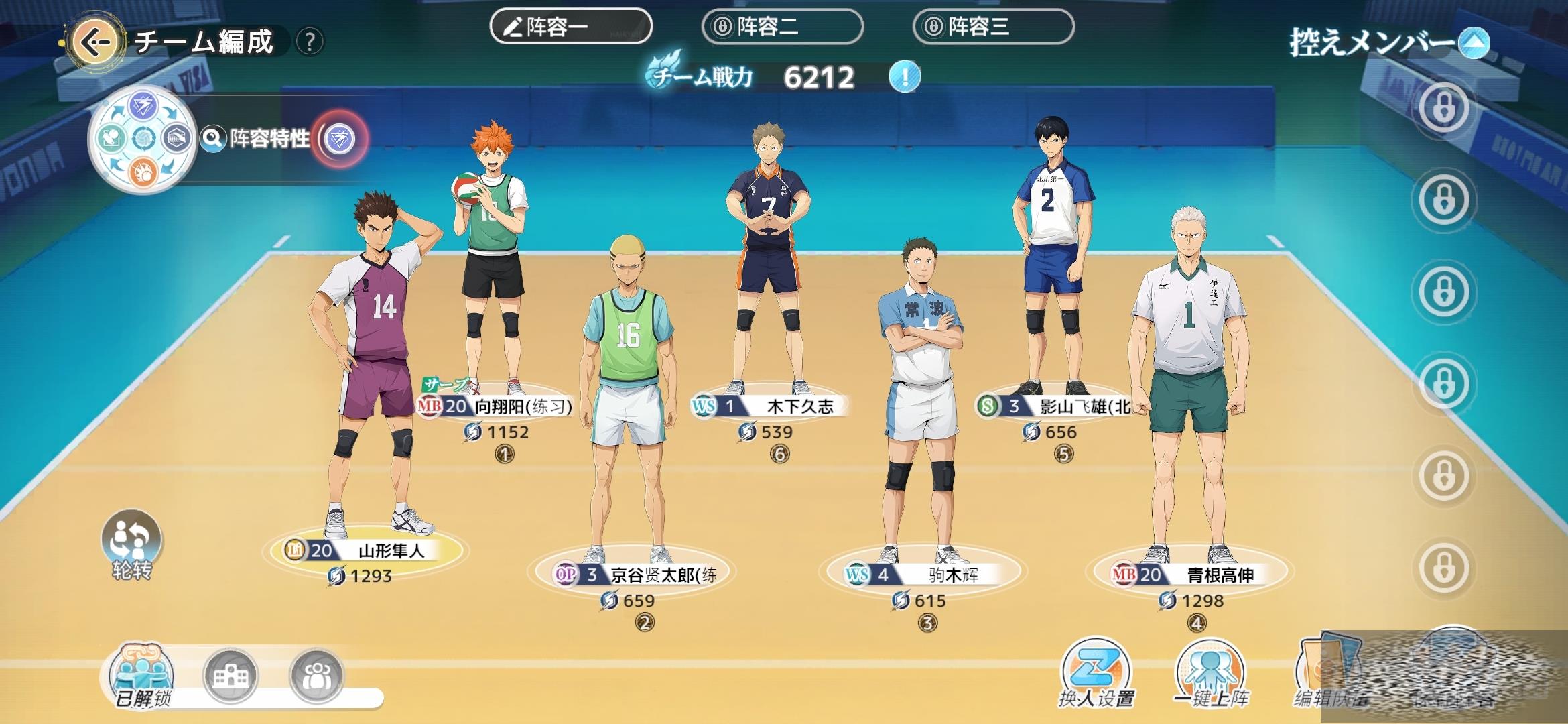
Task: Select the 已解锁 unlocked filter
Action: point(143,676)
